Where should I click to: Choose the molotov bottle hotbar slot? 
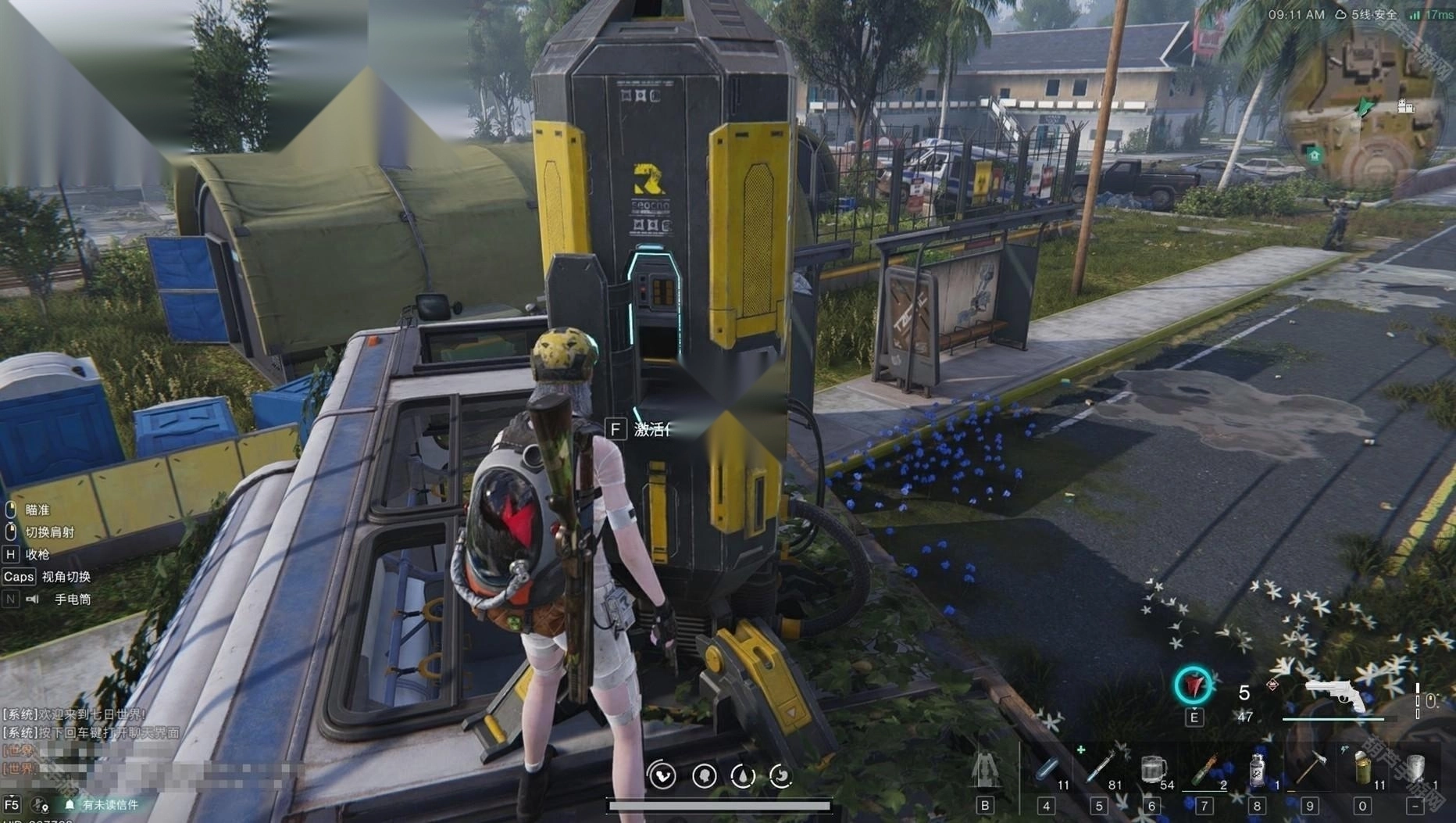[1204, 770]
